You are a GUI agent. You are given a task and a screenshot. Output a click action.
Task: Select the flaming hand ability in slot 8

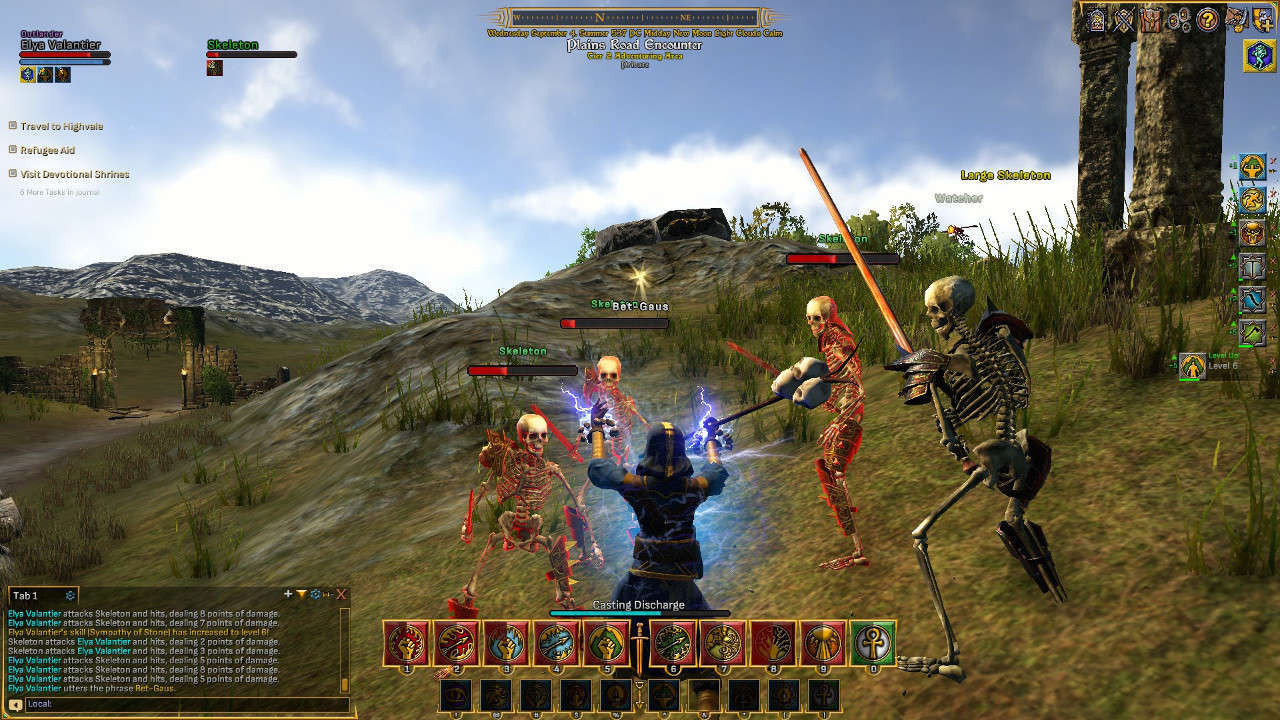tap(774, 643)
